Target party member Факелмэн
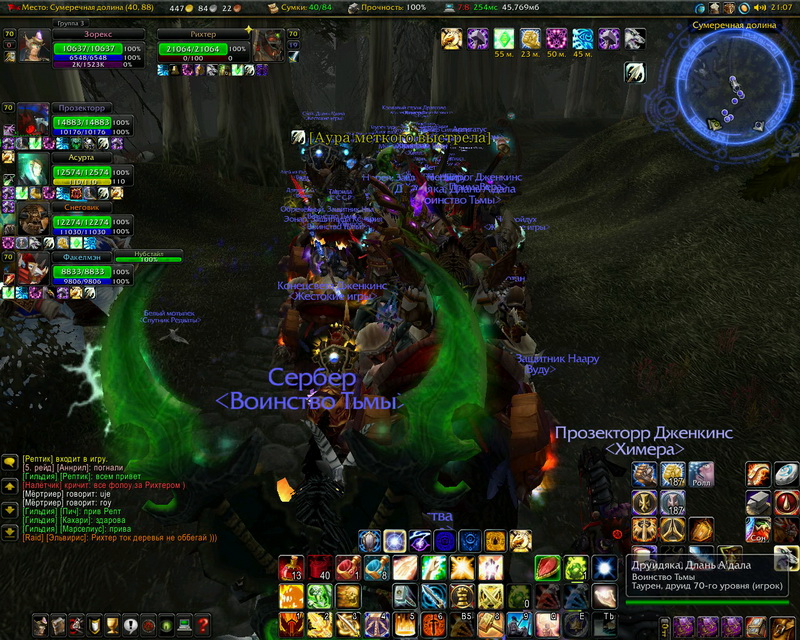This screenshot has width=800, height=640. tap(82, 270)
